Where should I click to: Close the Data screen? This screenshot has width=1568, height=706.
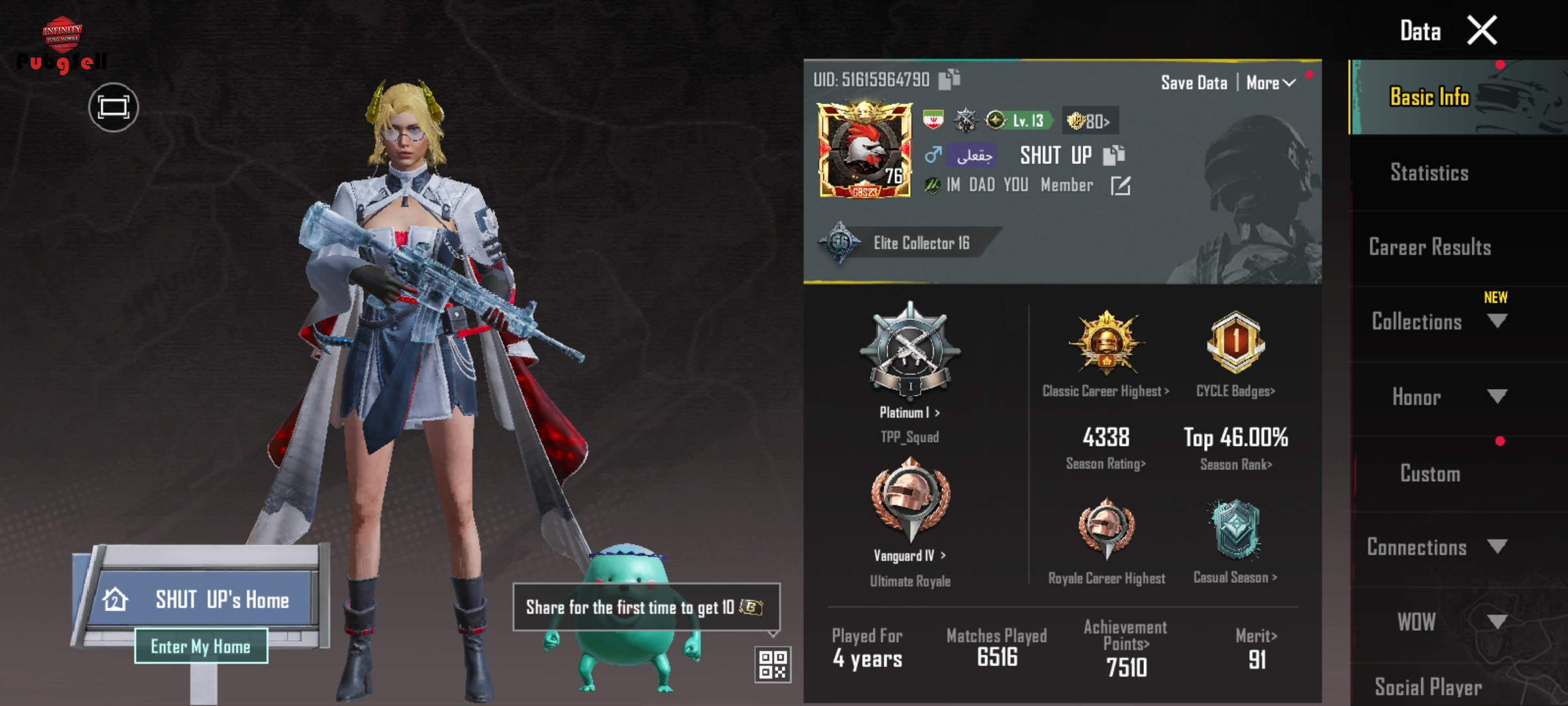pyautogui.click(x=1481, y=31)
